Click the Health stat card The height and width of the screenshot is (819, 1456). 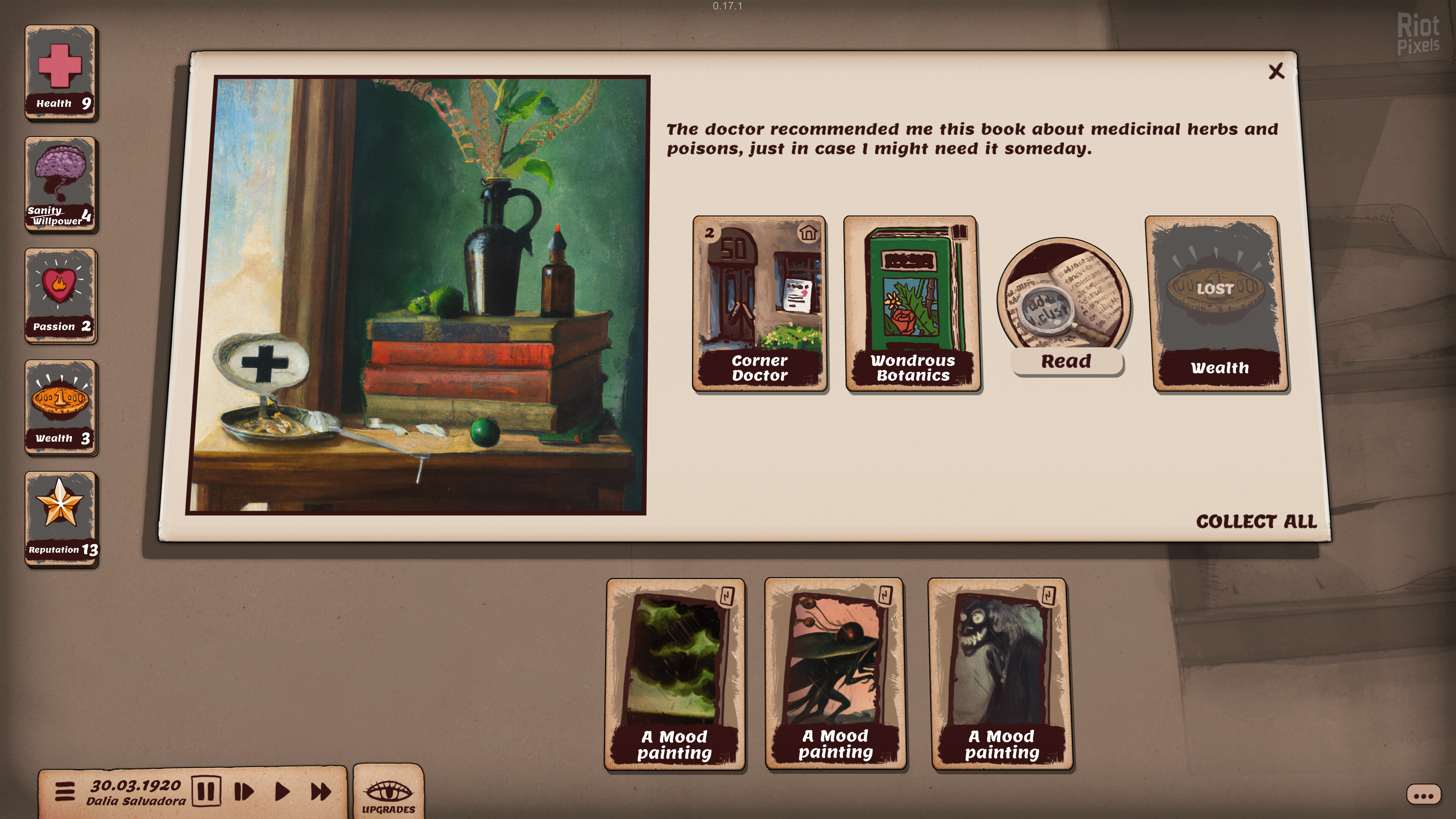tap(61, 72)
